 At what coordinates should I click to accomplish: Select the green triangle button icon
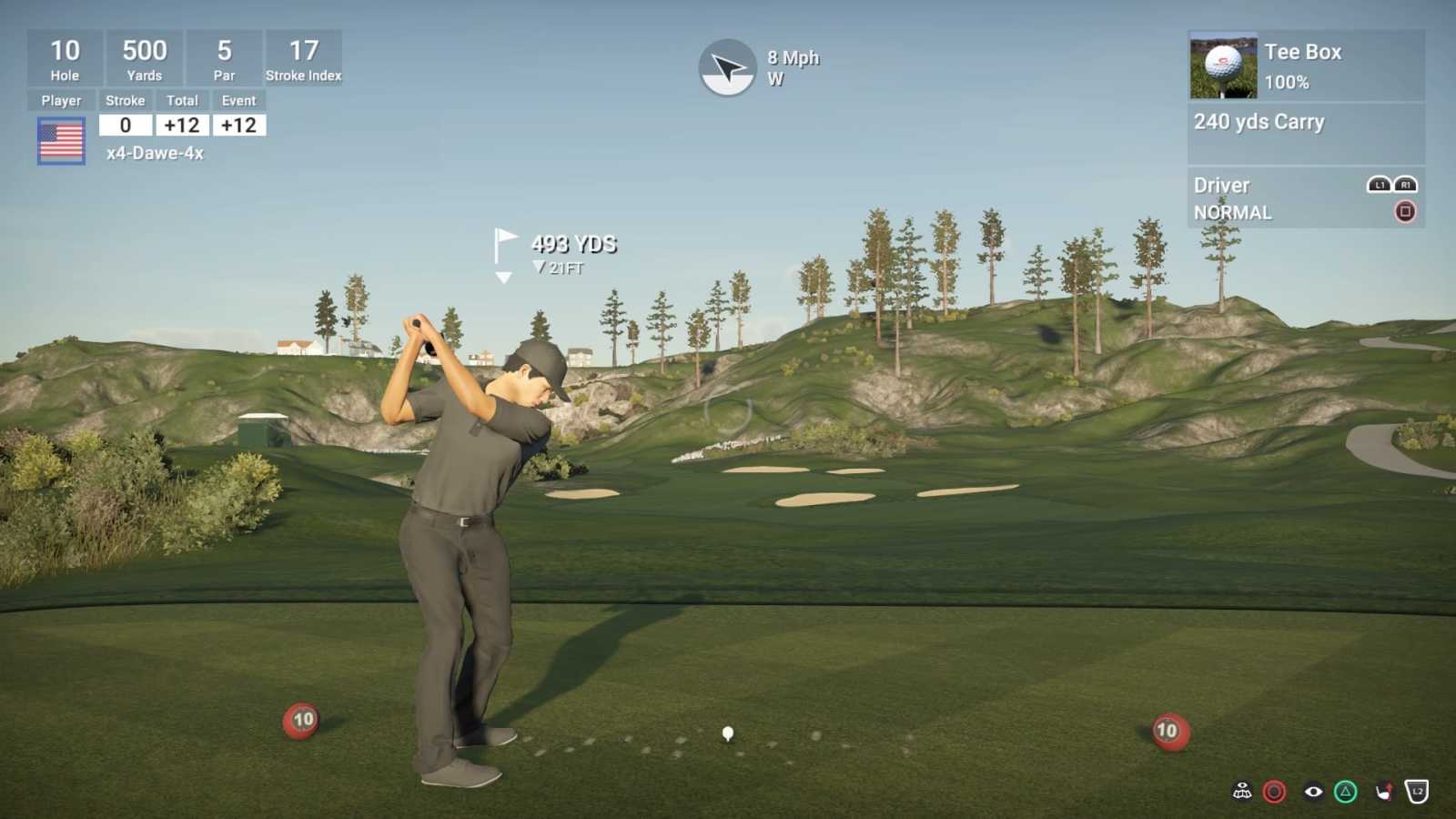tap(1344, 791)
